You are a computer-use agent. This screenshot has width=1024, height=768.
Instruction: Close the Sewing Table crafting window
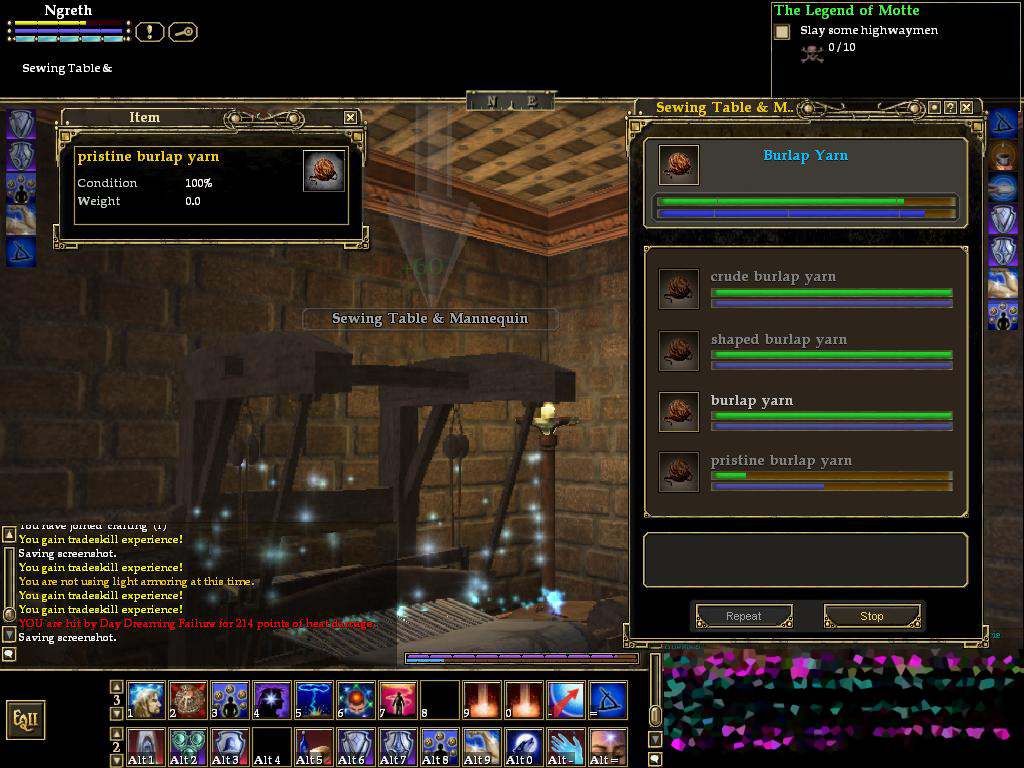tap(967, 107)
